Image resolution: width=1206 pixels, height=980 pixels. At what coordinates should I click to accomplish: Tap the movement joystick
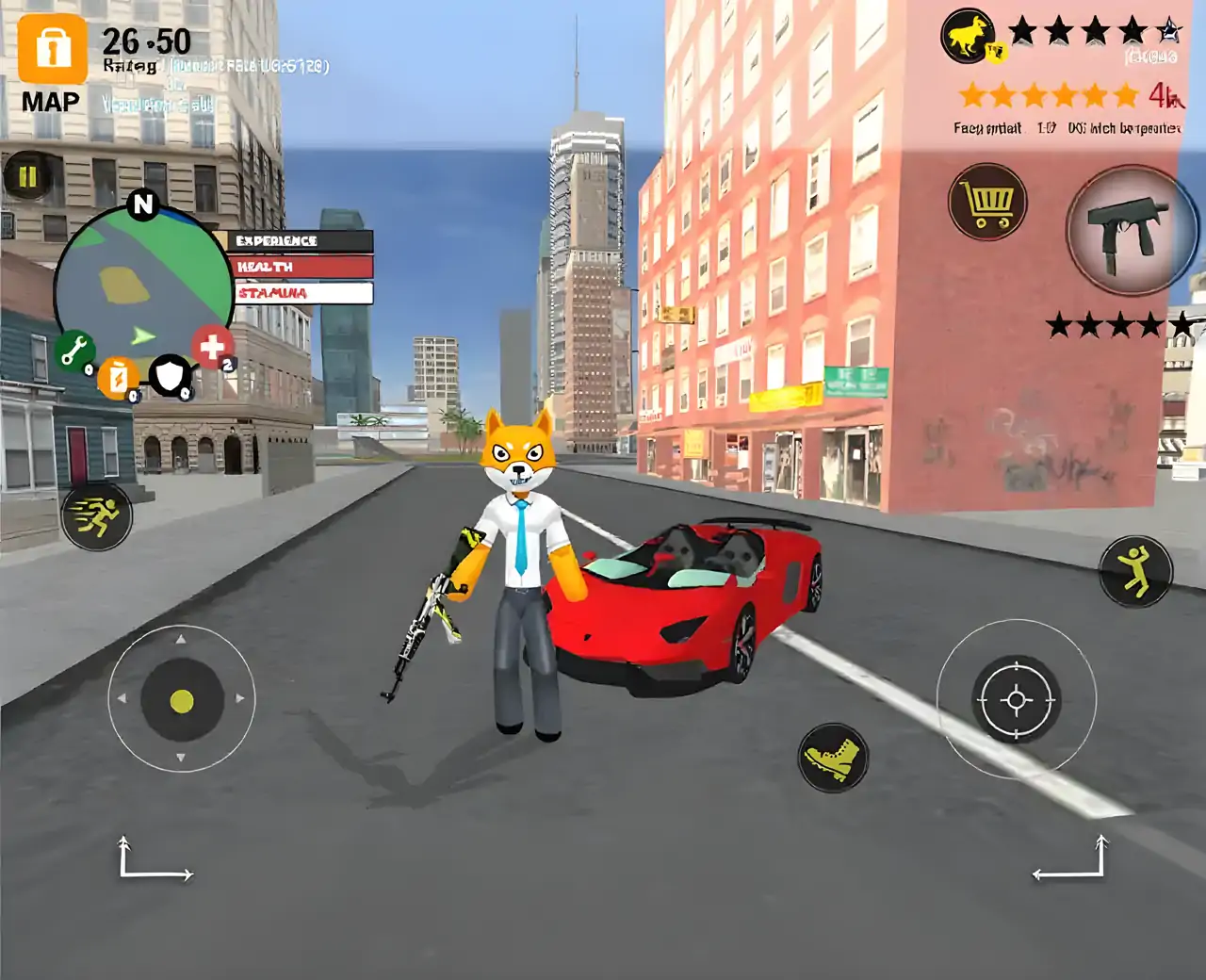point(182,700)
